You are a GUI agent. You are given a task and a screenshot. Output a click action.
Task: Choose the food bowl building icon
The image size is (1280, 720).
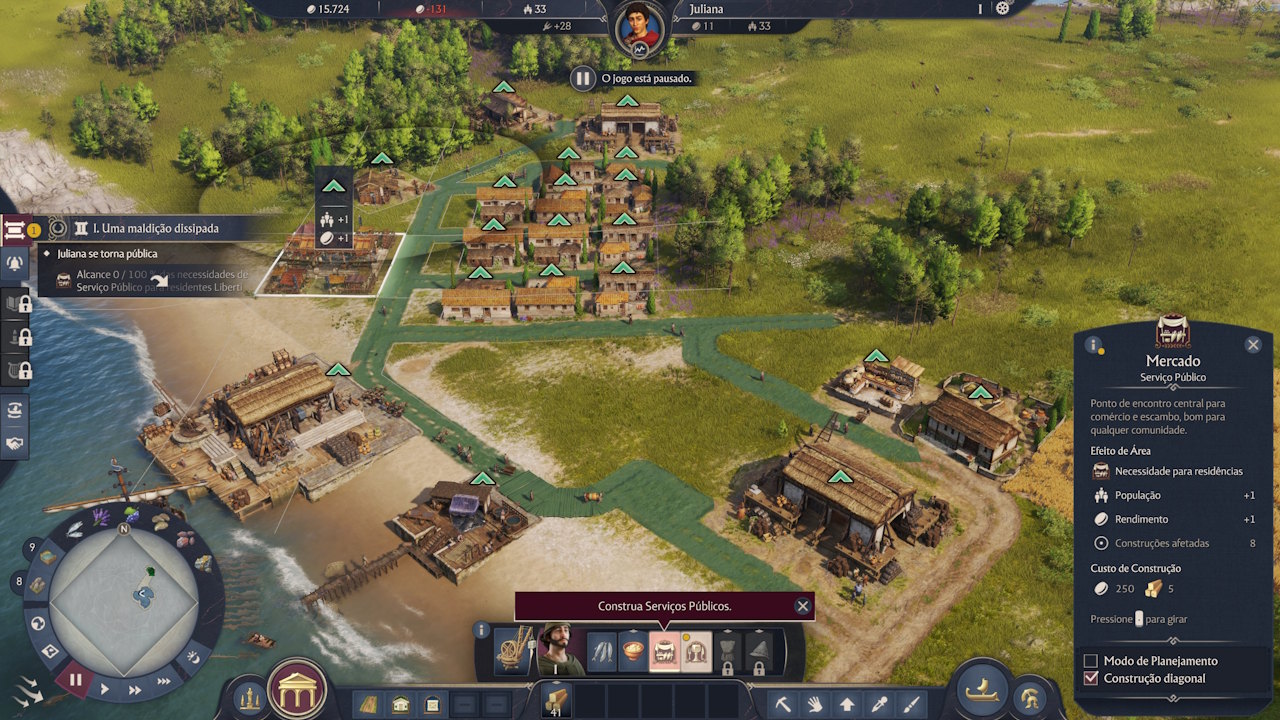(x=633, y=651)
